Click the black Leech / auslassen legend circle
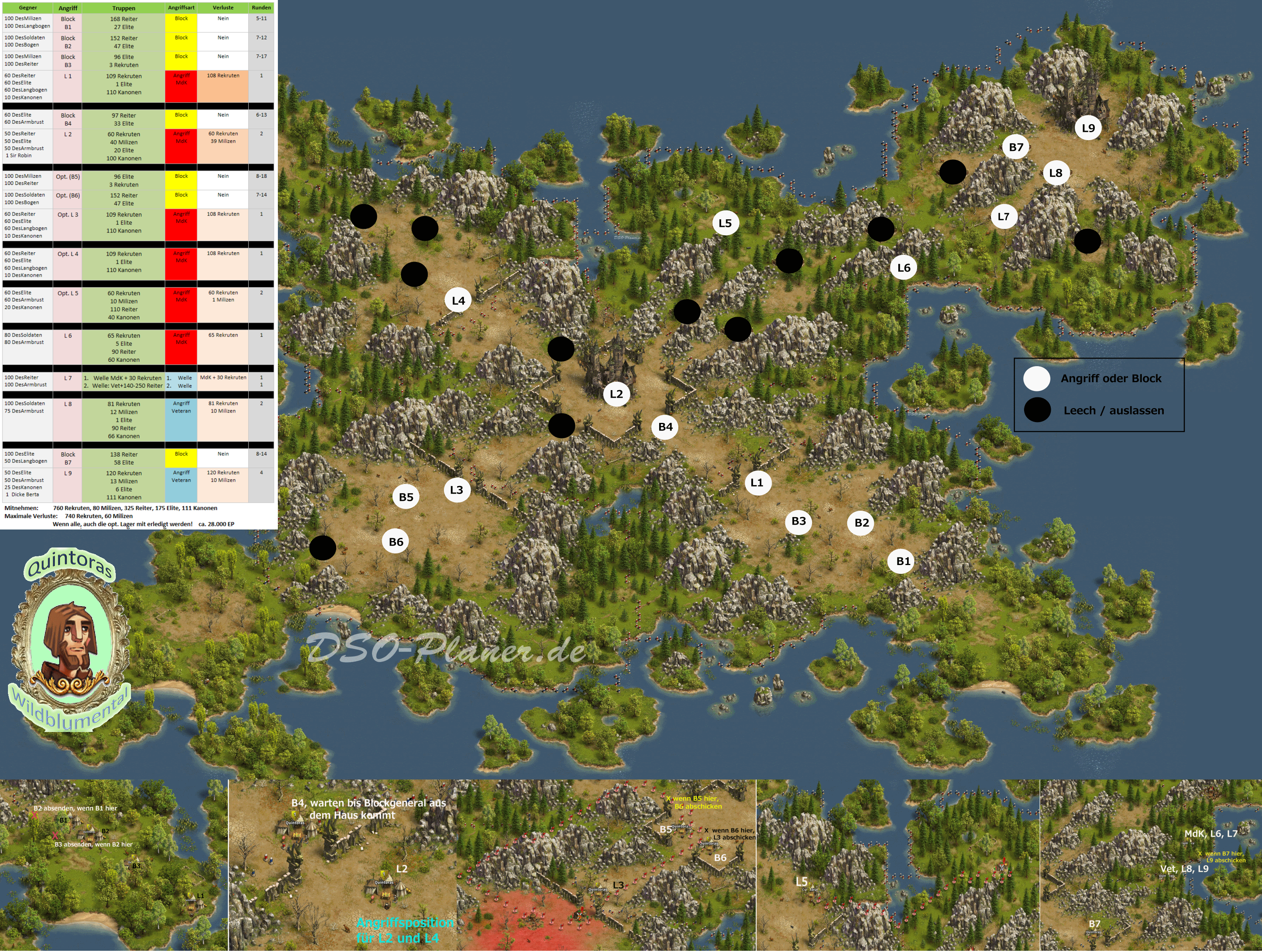This screenshot has height=952, width=1262. click(1037, 410)
